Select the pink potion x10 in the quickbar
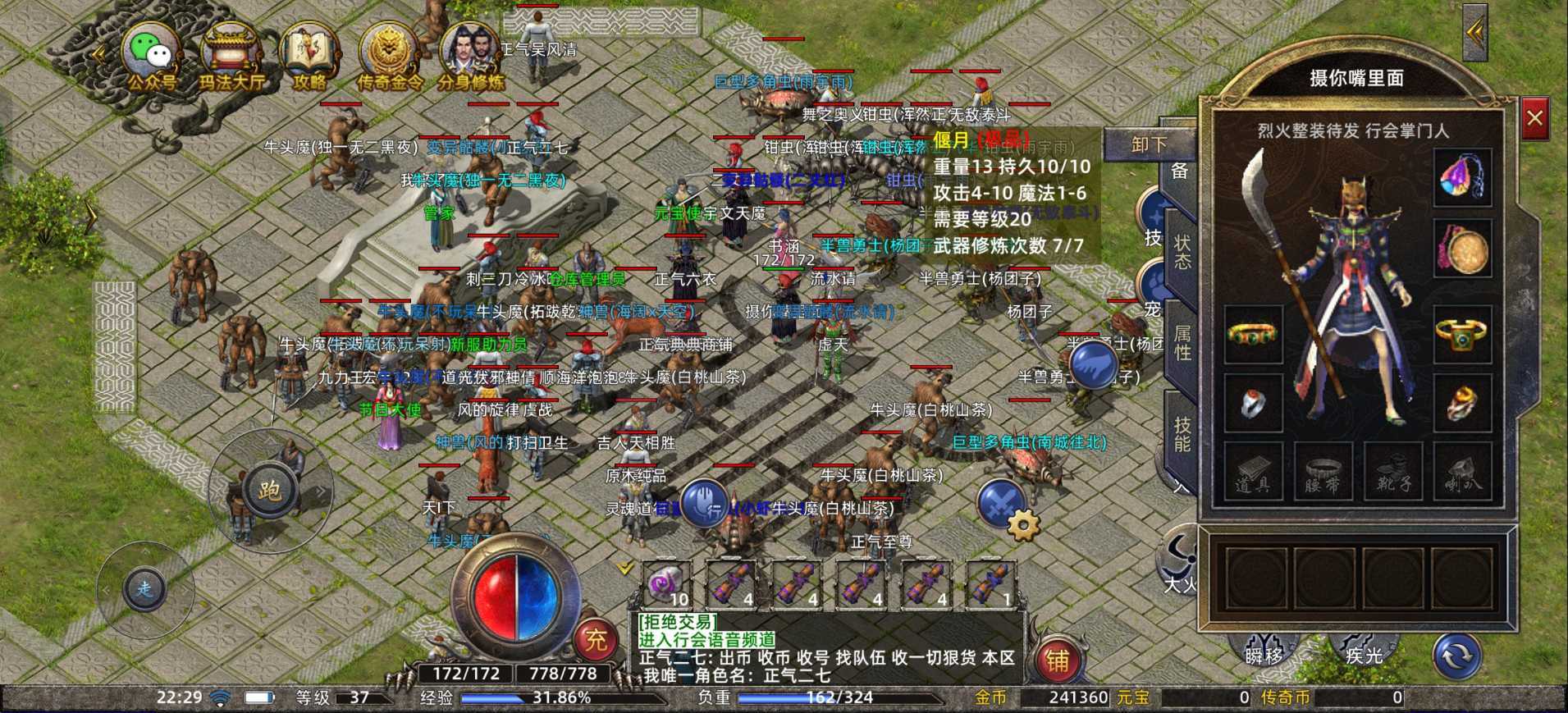The width and height of the screenshot is (1568, 713). click(666, 584)
